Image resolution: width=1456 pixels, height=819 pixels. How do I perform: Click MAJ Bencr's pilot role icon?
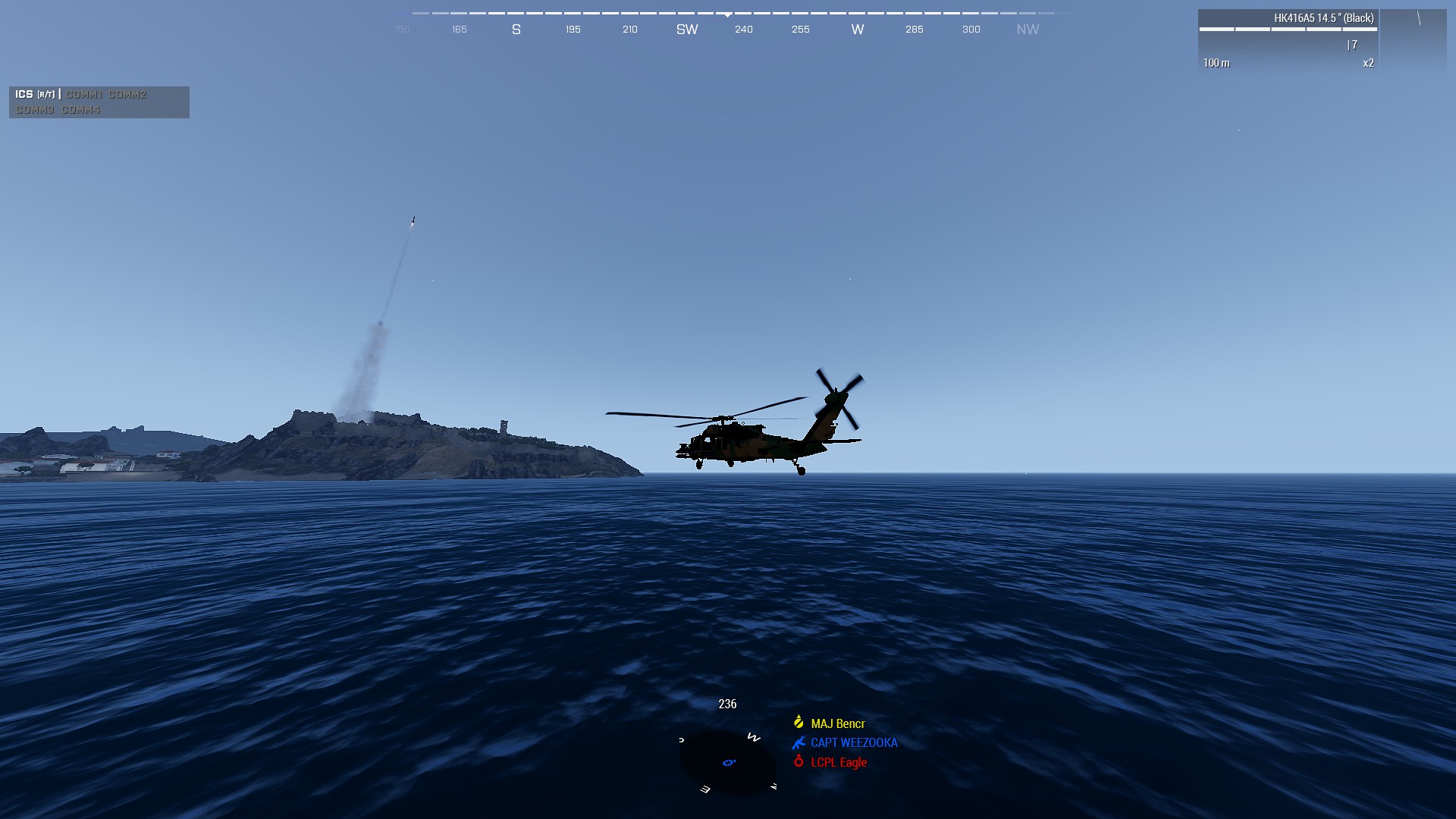(799, 723)
